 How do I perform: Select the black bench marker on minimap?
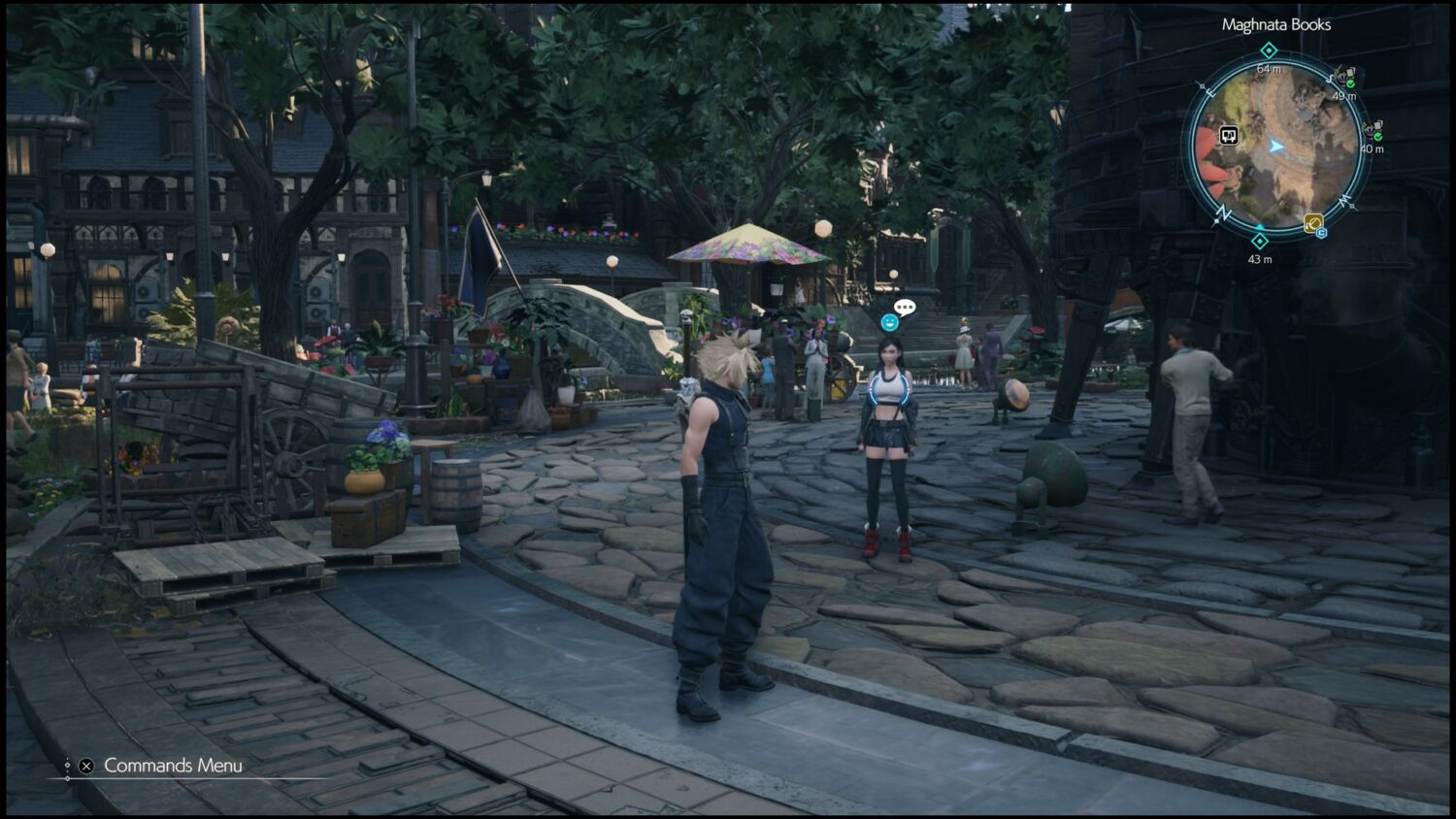[1229, 136]
